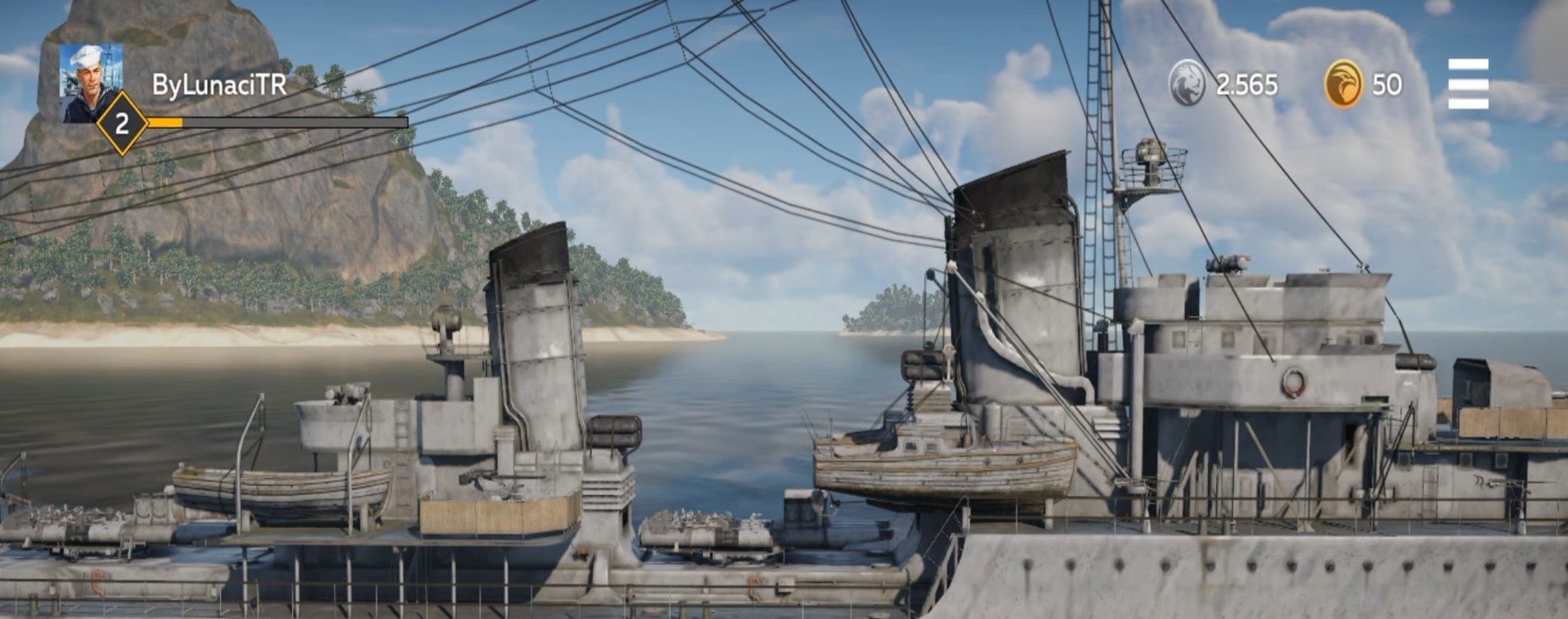The width and height of the screenshot is (1568, 619).
Task: Tap the golden eagle currency icon
Action: point(1344,83)
